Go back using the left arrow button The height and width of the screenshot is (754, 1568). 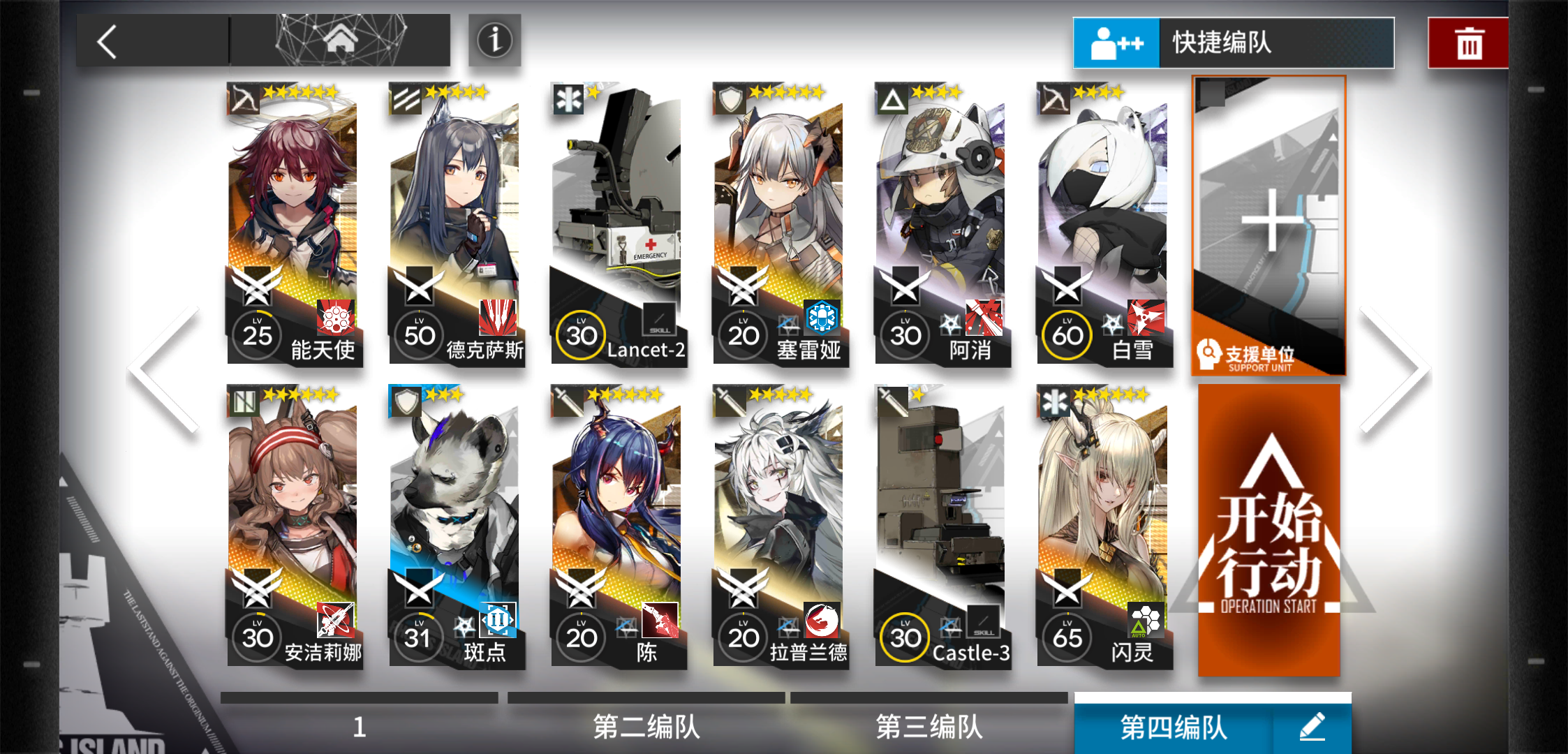pyautogui.click(x=108, y=42)
